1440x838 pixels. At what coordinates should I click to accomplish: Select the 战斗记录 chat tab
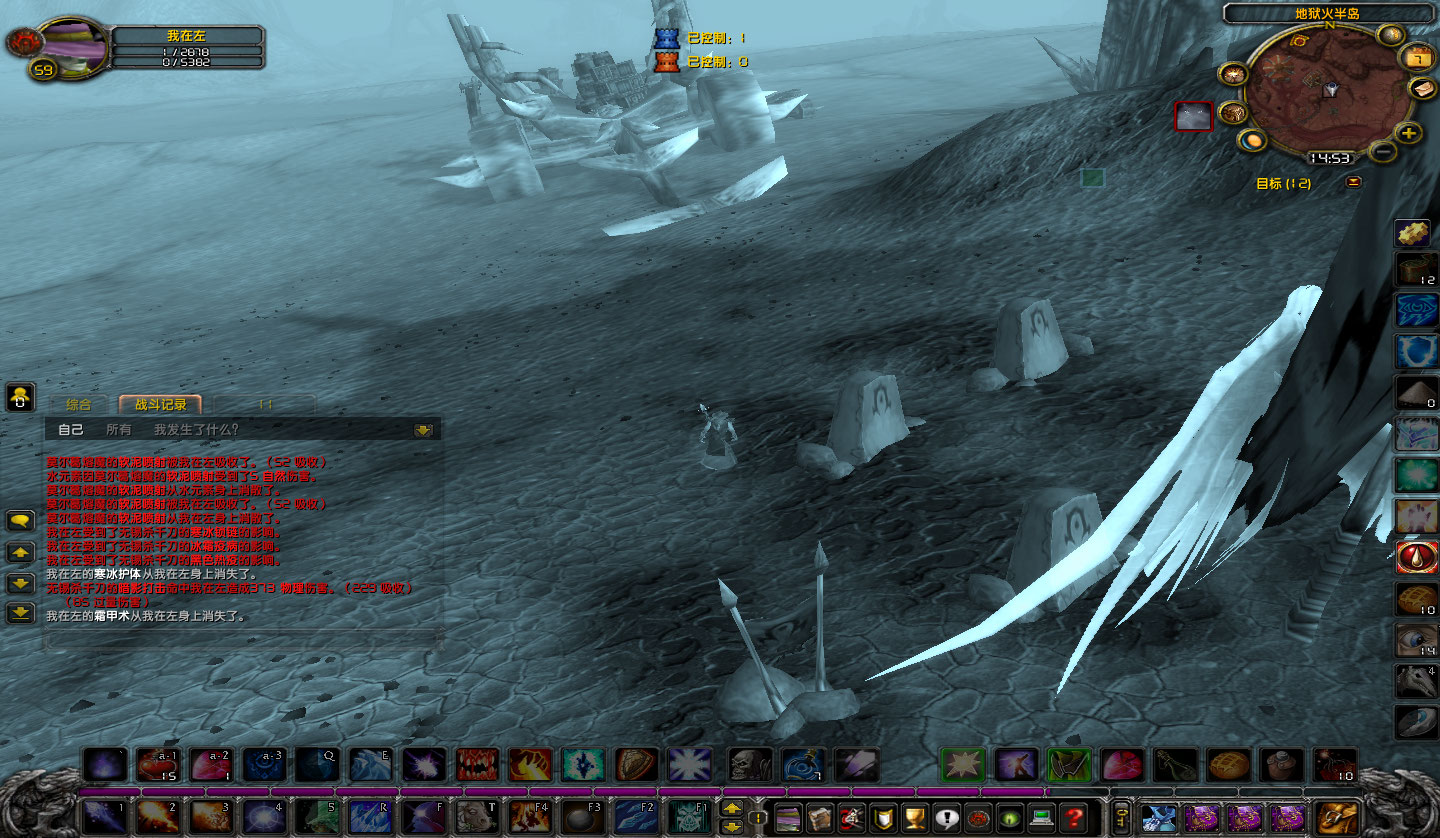click(160, 405)
